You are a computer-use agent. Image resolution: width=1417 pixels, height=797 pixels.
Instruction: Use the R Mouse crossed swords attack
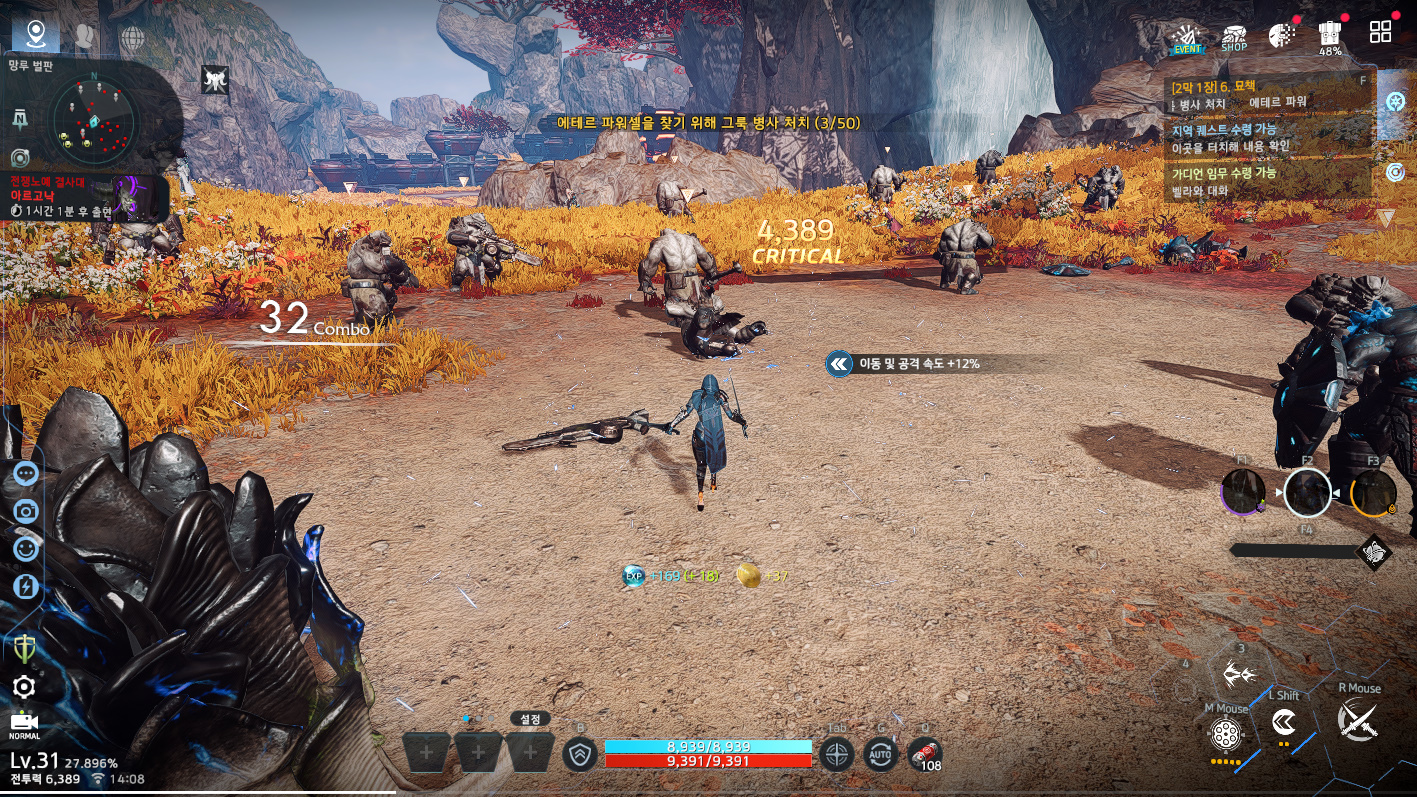coord(1358,720)
